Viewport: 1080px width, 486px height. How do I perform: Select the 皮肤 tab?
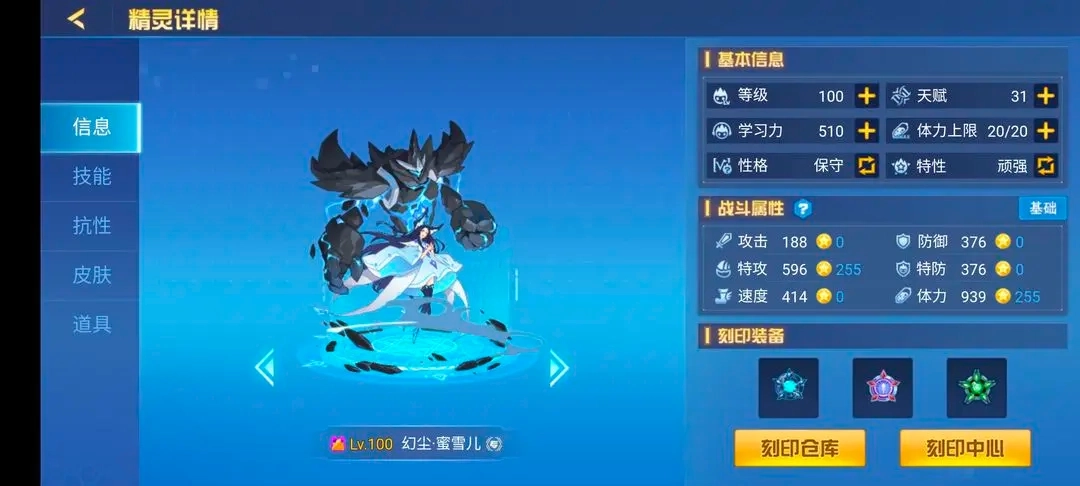(x=91, y=275)
